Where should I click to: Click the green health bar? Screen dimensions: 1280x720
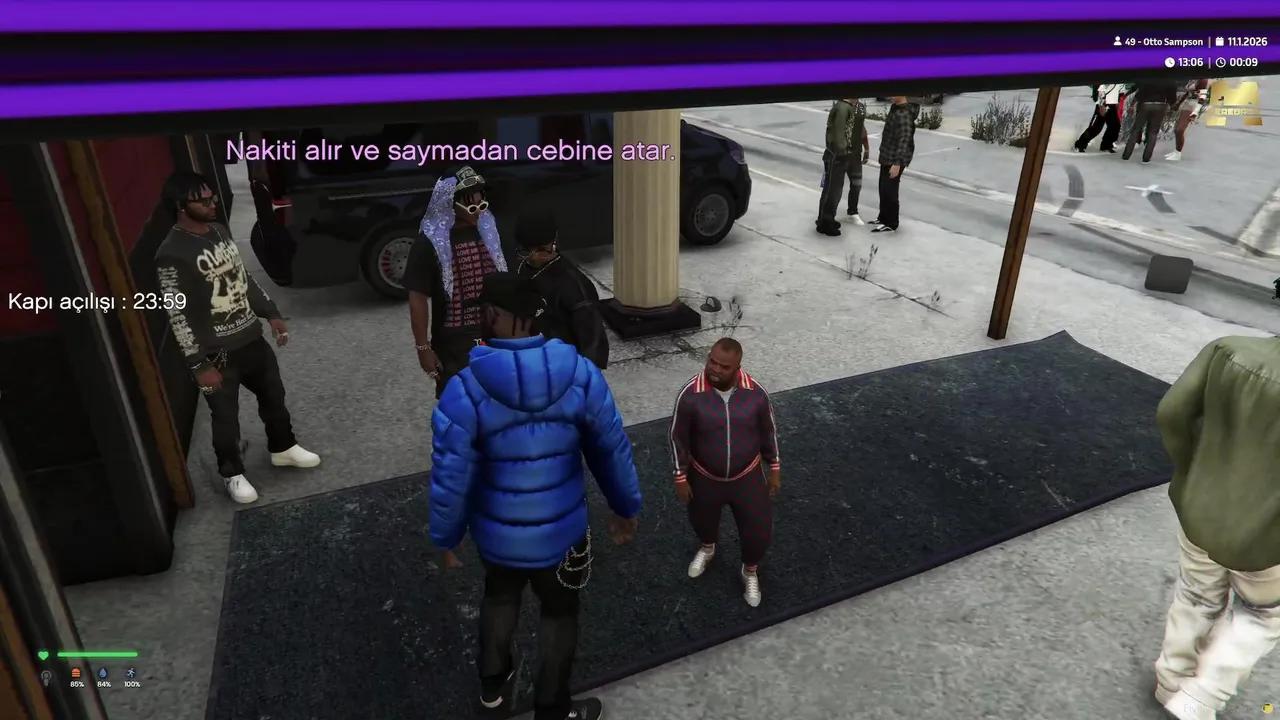point(95,654)
